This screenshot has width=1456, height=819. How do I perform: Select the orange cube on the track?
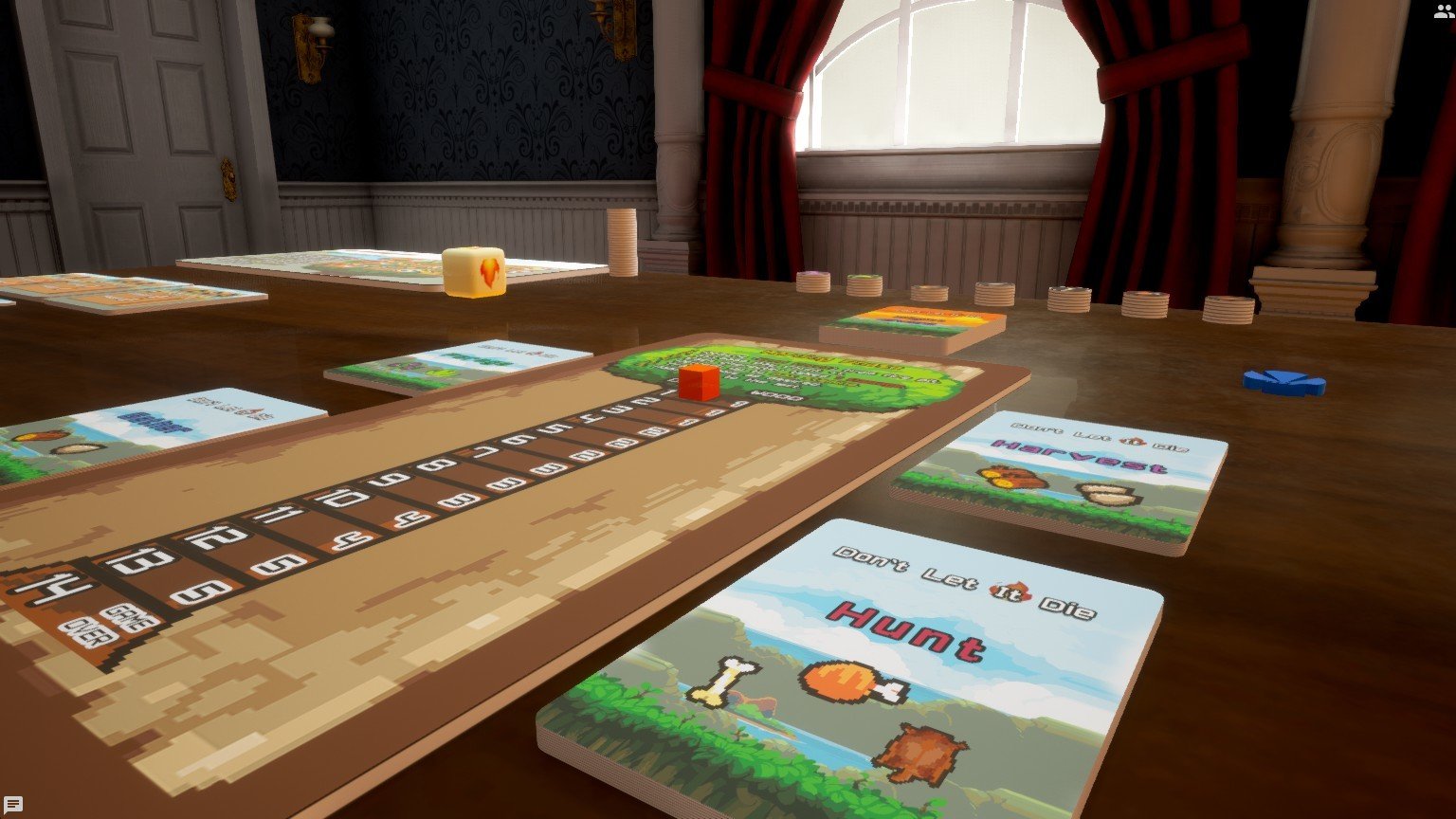pyautogui.click(x=699, y=380)
